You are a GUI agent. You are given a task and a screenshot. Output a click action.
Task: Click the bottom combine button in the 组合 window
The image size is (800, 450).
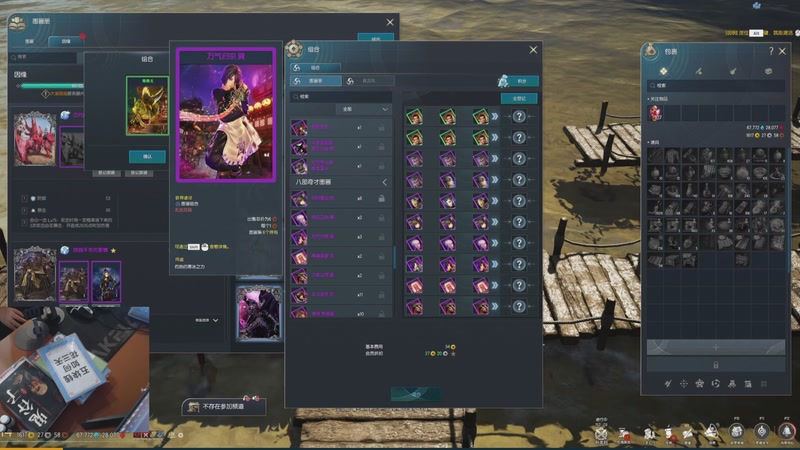[x=415, y=393]
